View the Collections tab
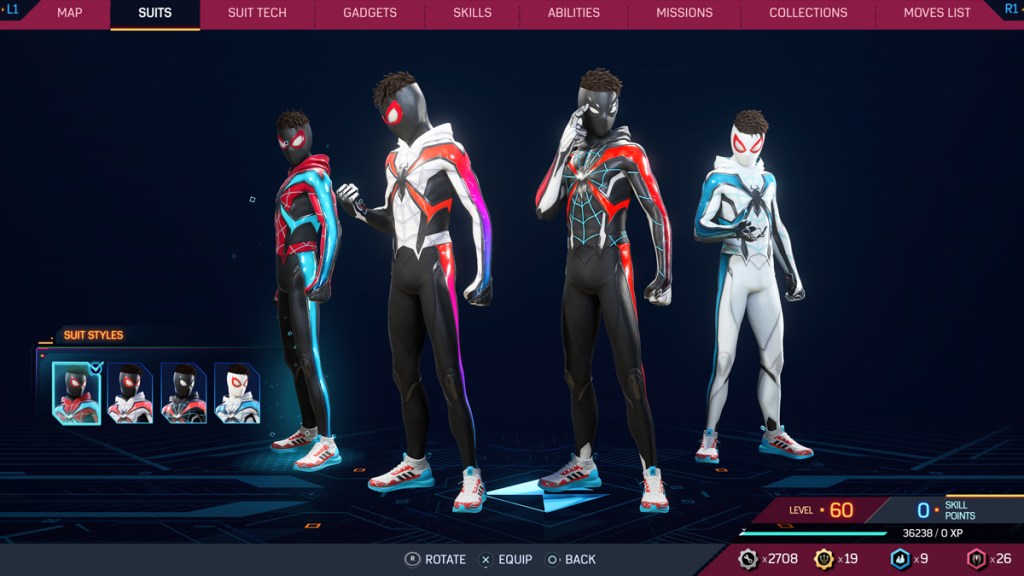 pyautogui.click(x=808, y=13)
